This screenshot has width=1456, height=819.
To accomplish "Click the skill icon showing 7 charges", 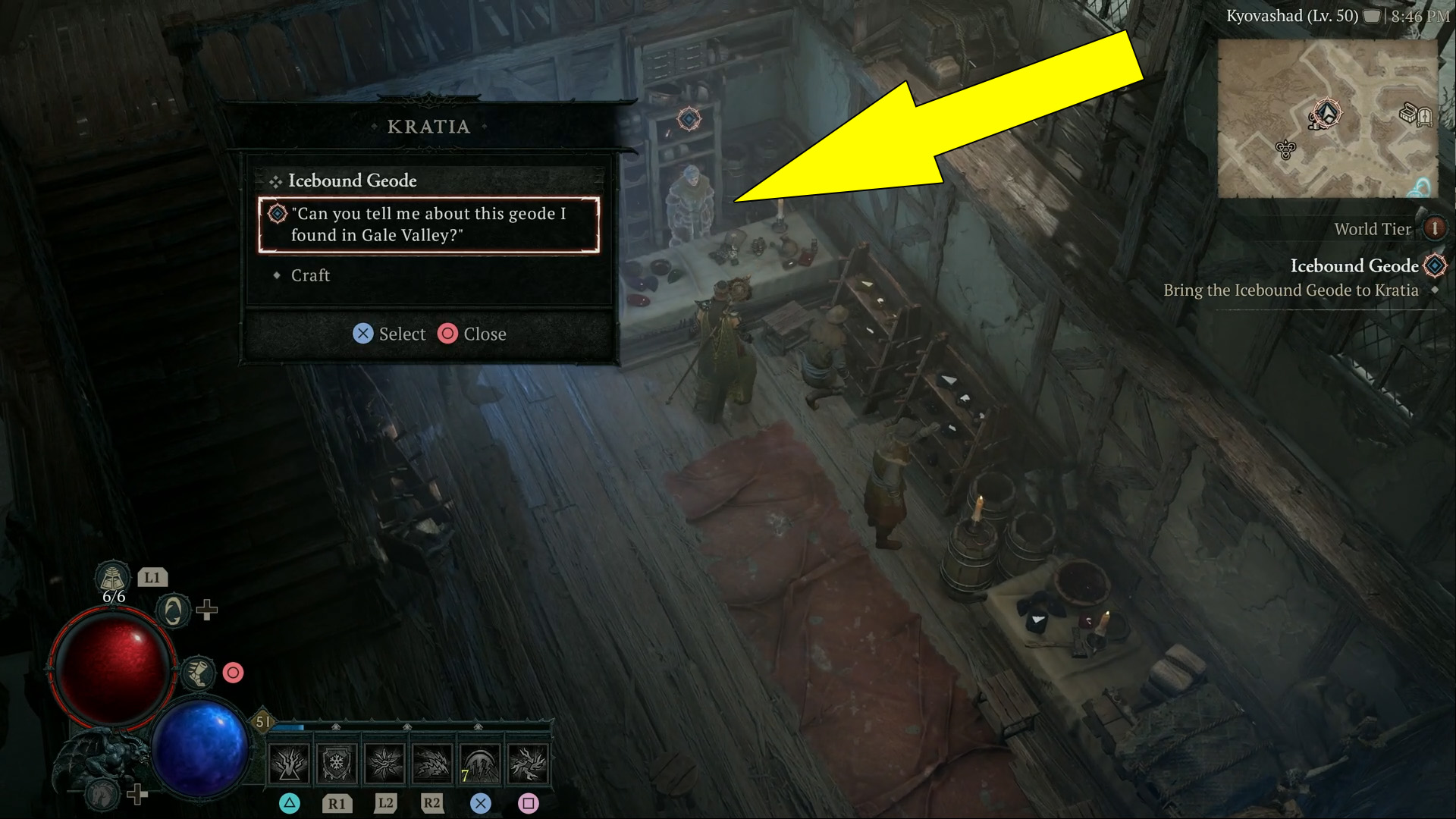I will pos(479,764).
